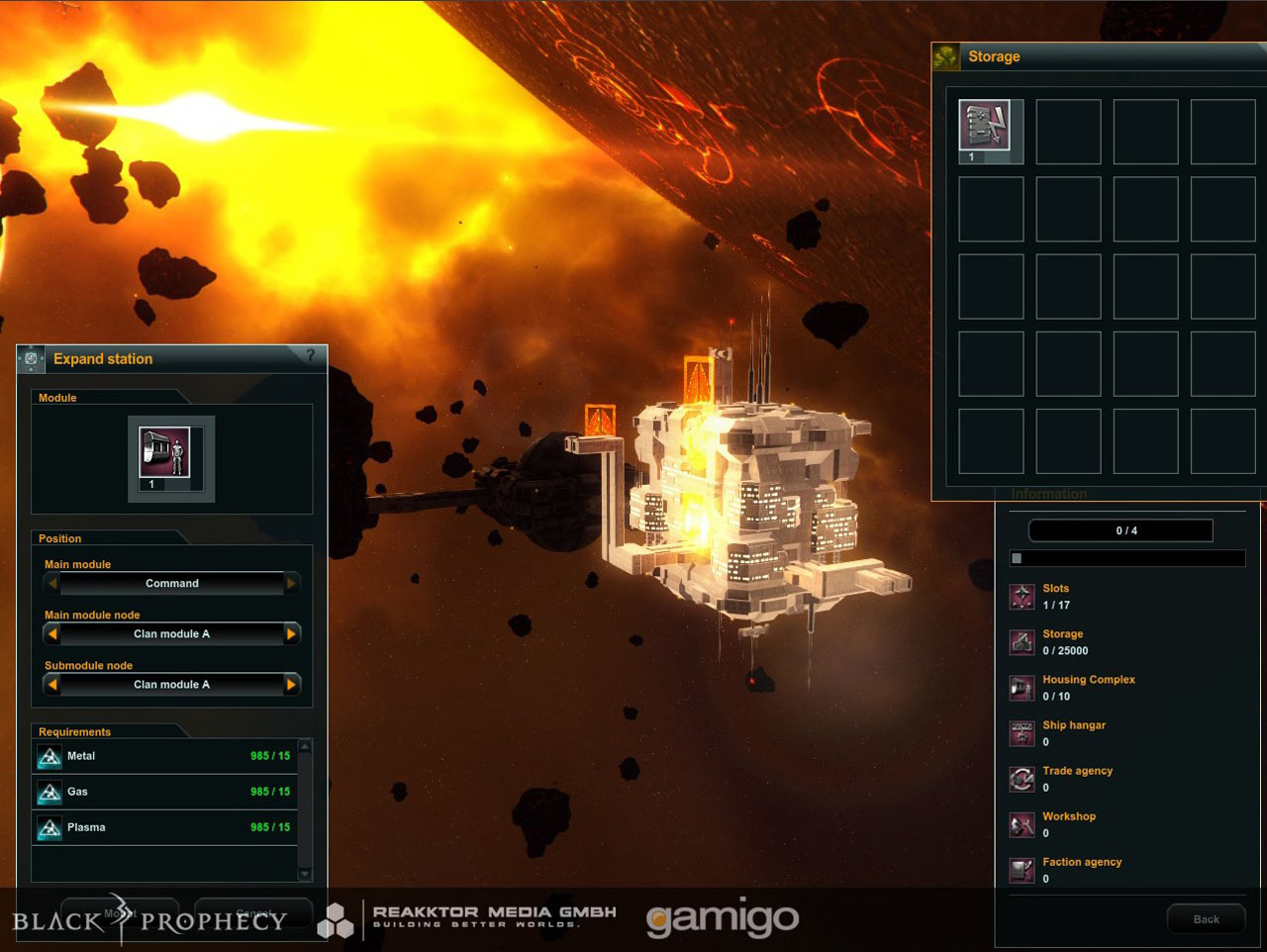This screenshot has width=1267, height=952.
Task: Step the Submodule node selector backward
Action: click(x=52, y=684)
